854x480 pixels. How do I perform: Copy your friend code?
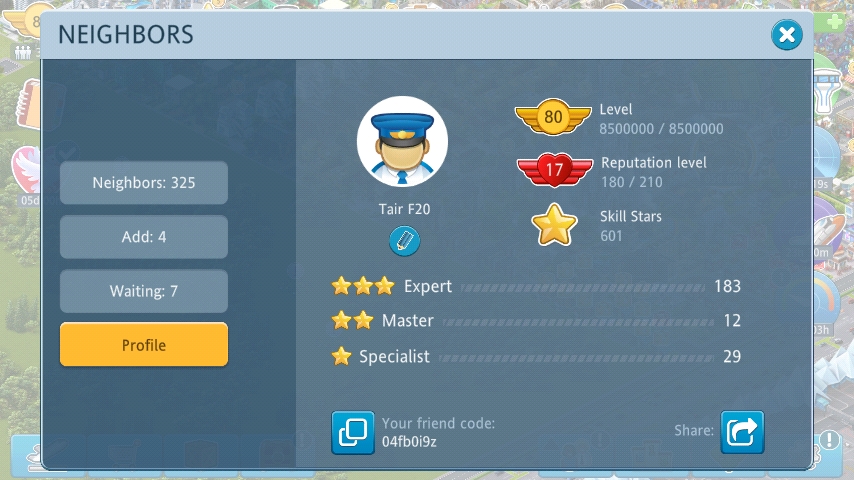353,432
